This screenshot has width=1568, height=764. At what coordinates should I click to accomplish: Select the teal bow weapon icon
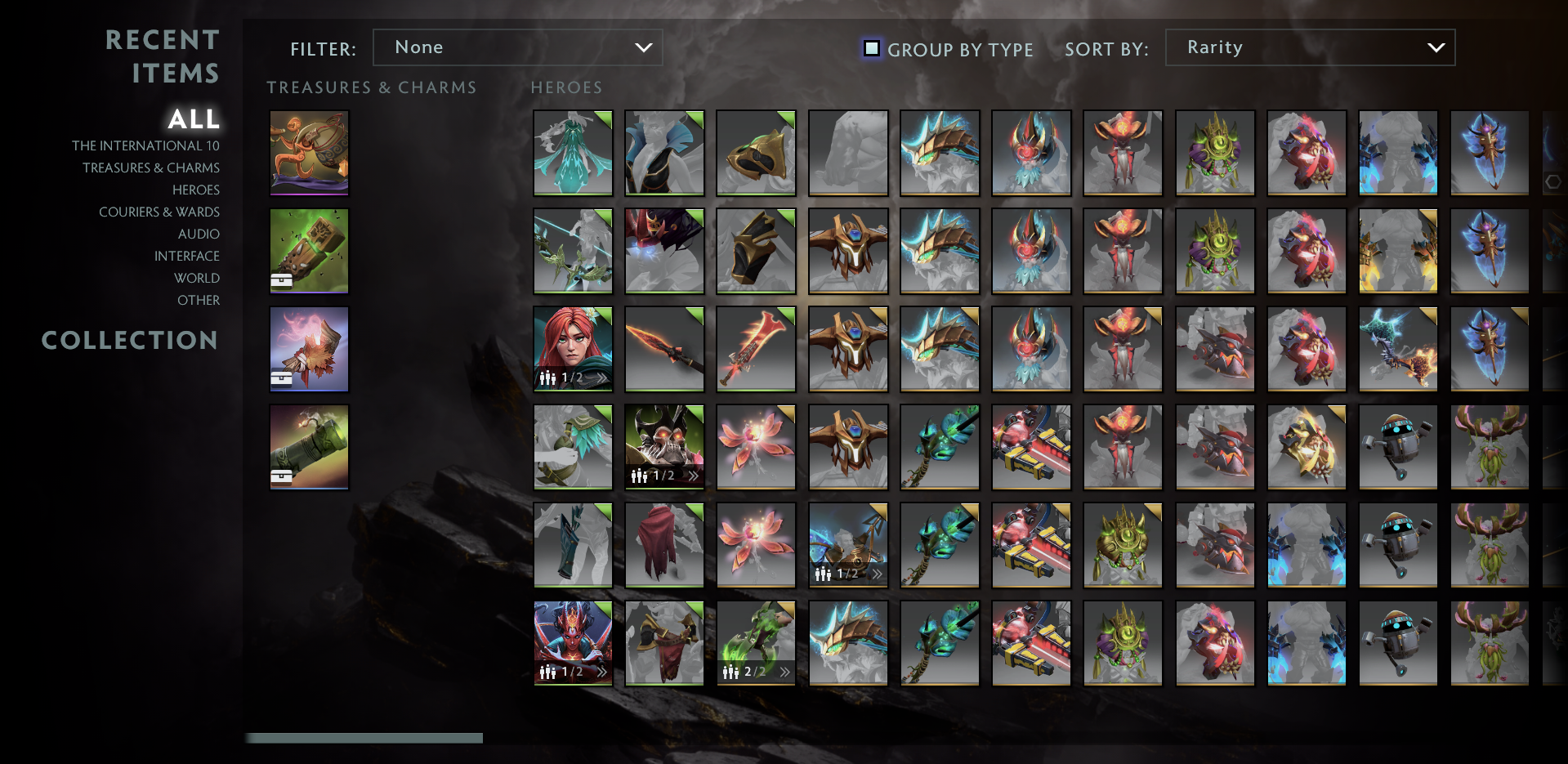point(573,251)
